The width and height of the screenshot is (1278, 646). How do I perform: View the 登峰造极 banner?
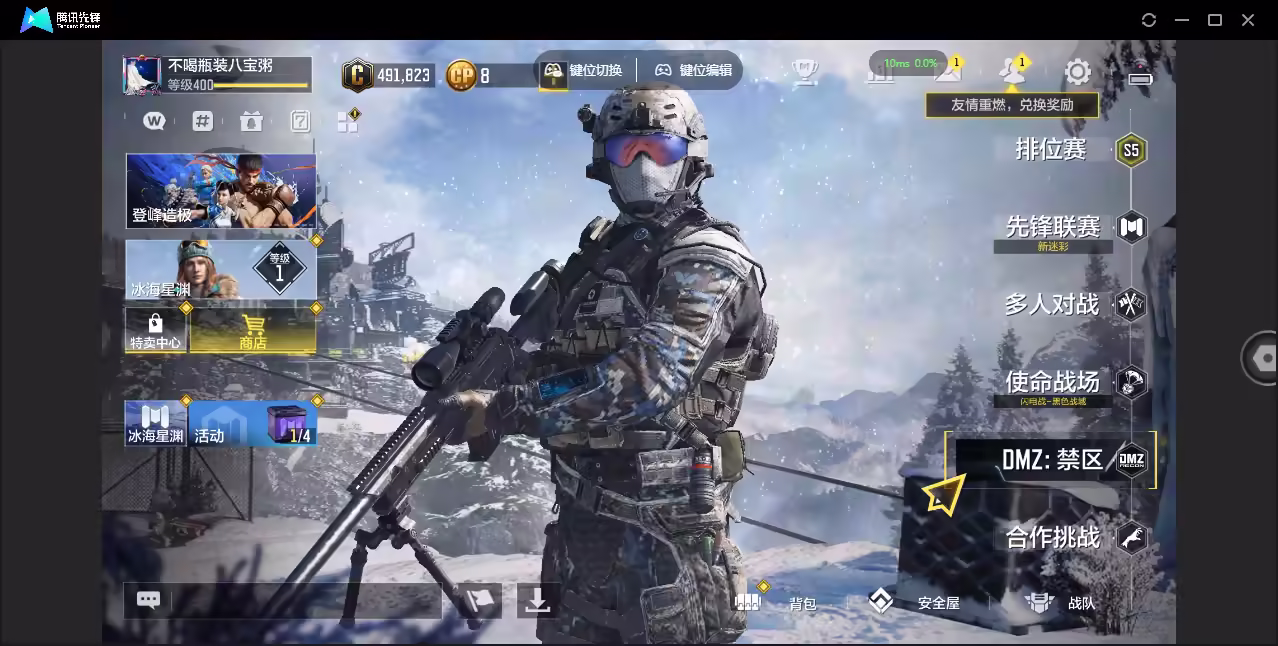[x=221, y=190]
